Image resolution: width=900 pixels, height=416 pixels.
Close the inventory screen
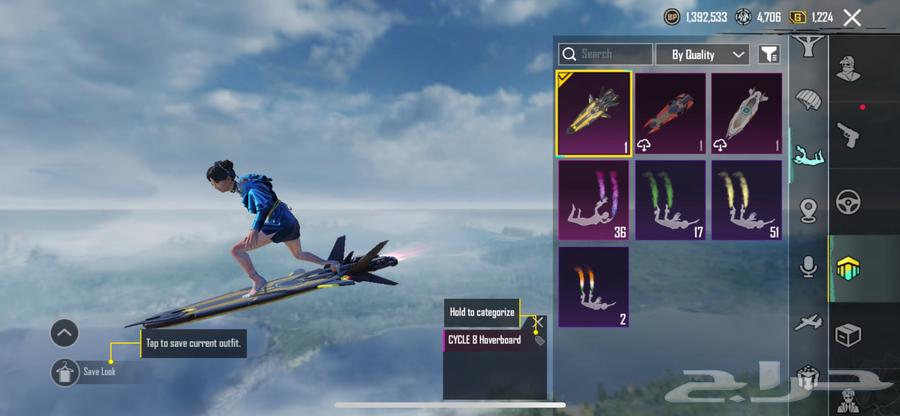852,17
